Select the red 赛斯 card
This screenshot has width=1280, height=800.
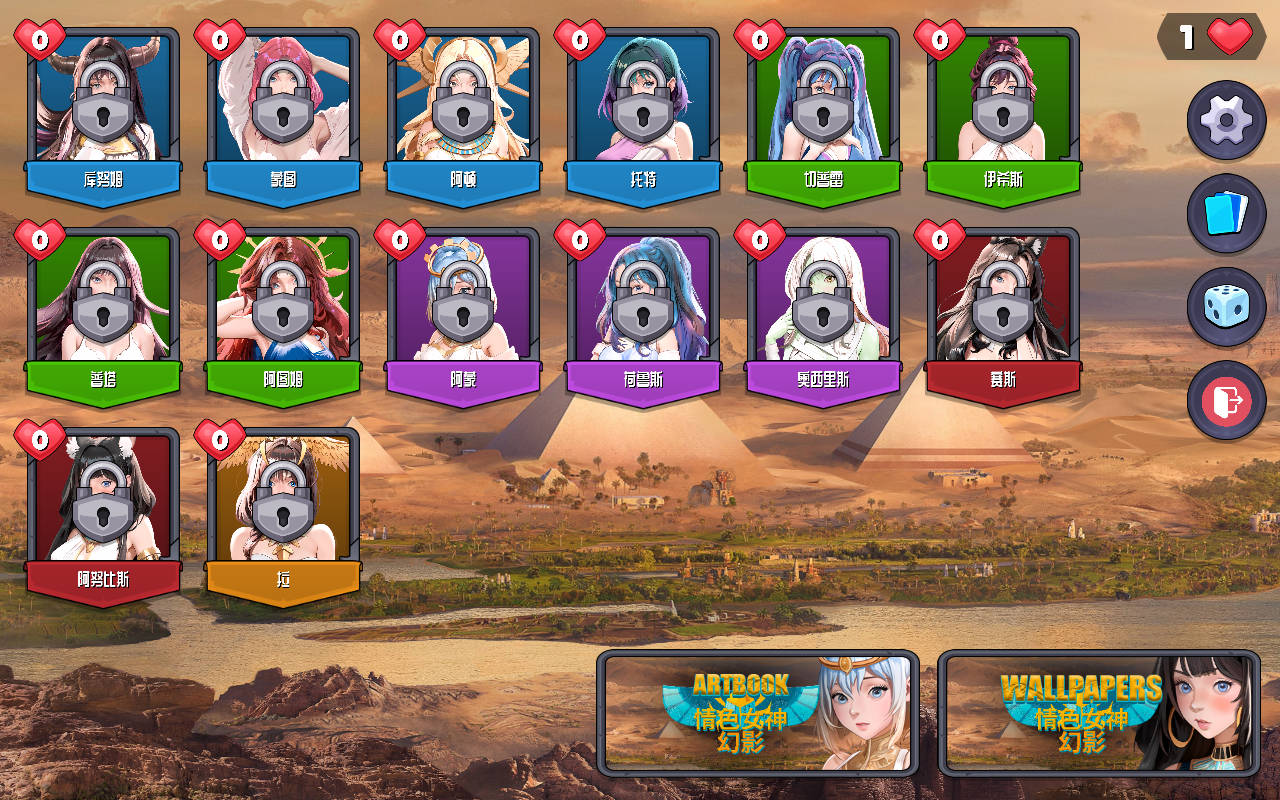(1003, 310)
